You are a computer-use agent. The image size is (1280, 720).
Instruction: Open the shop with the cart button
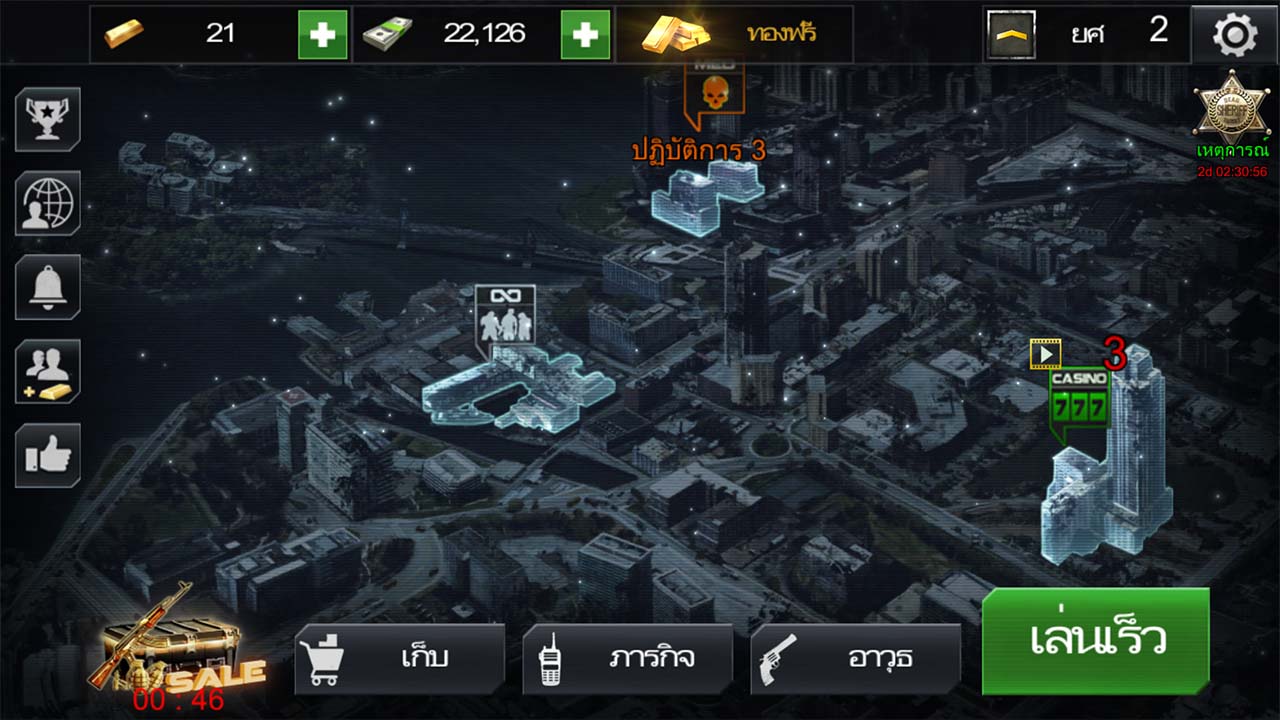pyautogui.click(x=399, y=658)
